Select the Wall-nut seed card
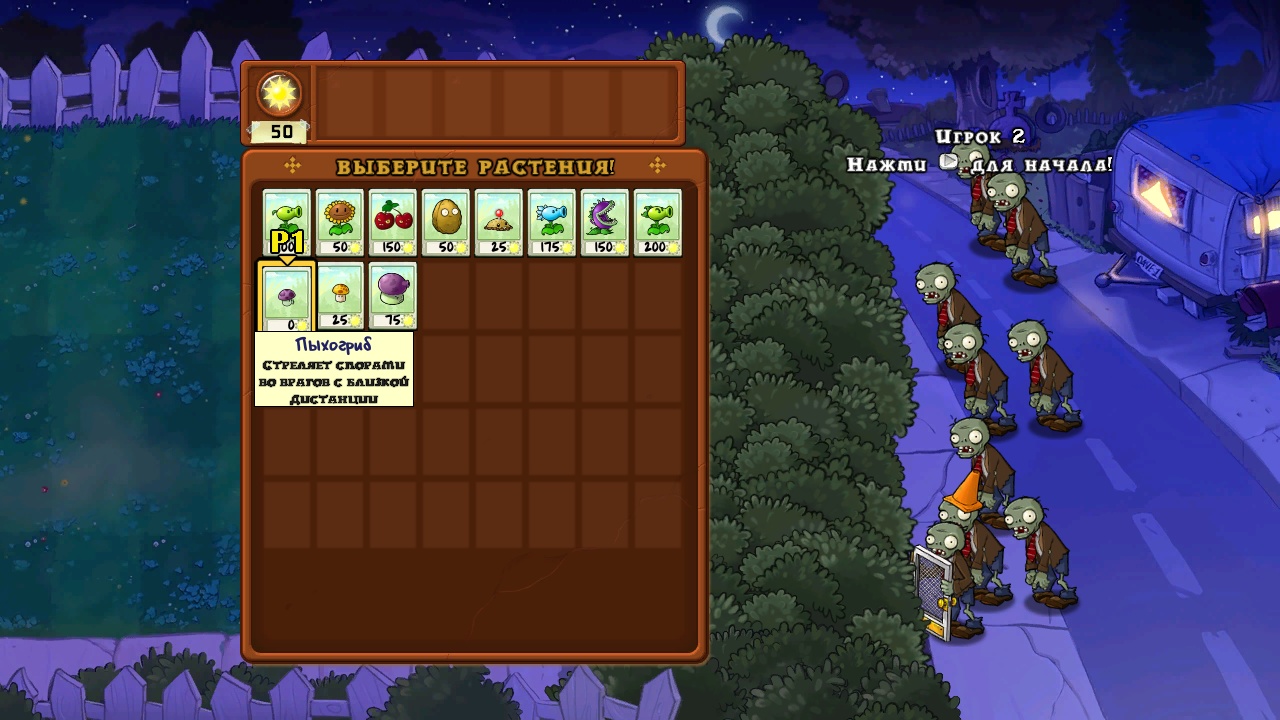This screenshot has height=720, width=1280. [446, 221]
